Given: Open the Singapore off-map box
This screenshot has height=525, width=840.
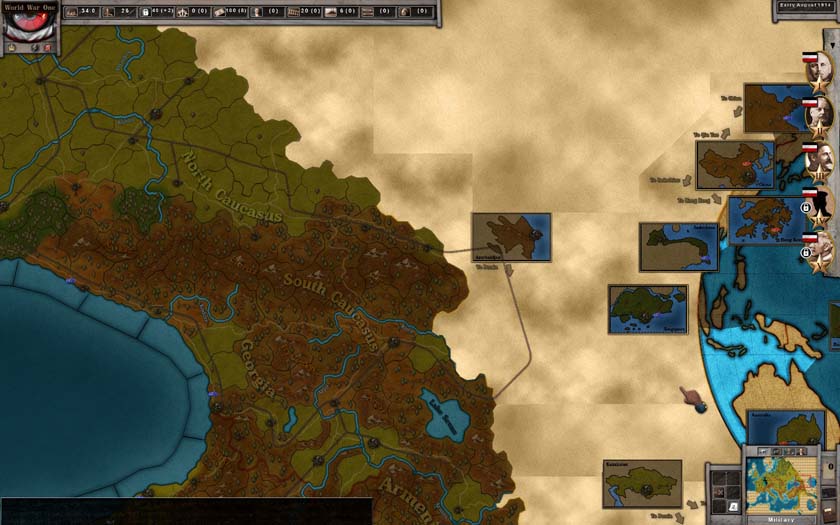Looking at the screenshot, I should tap(647, 309).
